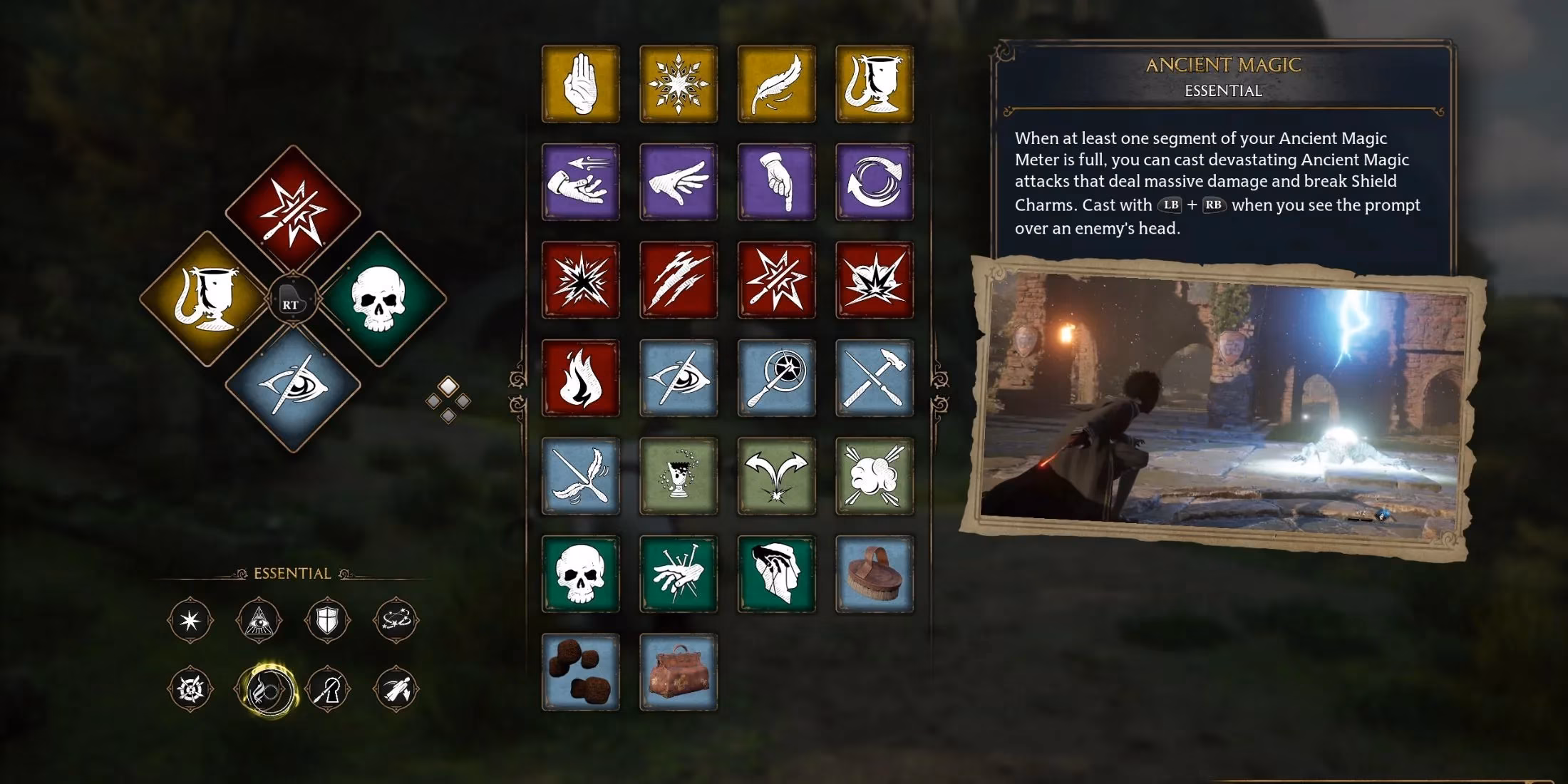Select the Protego shield essential icon
The width and height of the screenshot is (1568, 784).
327,621
